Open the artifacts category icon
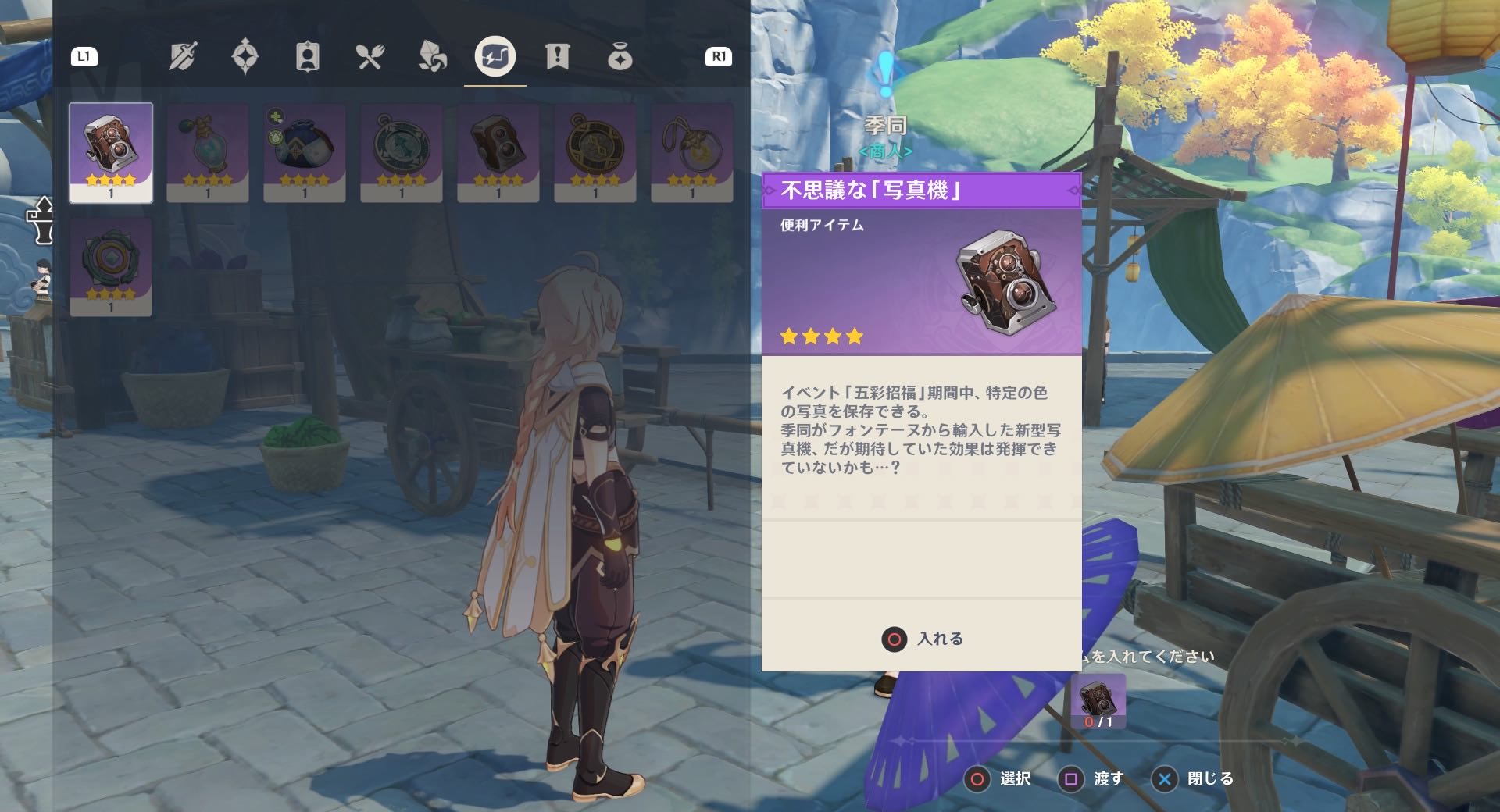This screenshot has height=812, width=1500. click(x=246, y=56)
